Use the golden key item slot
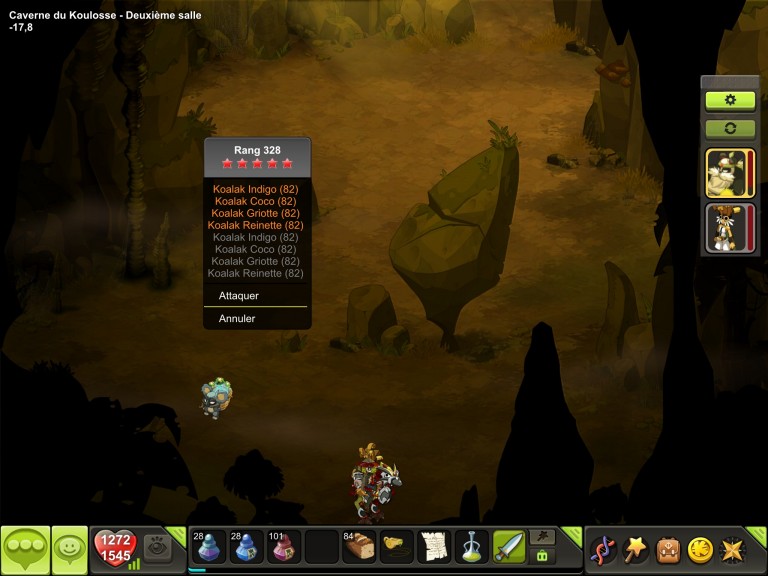 tap(397, 547)
